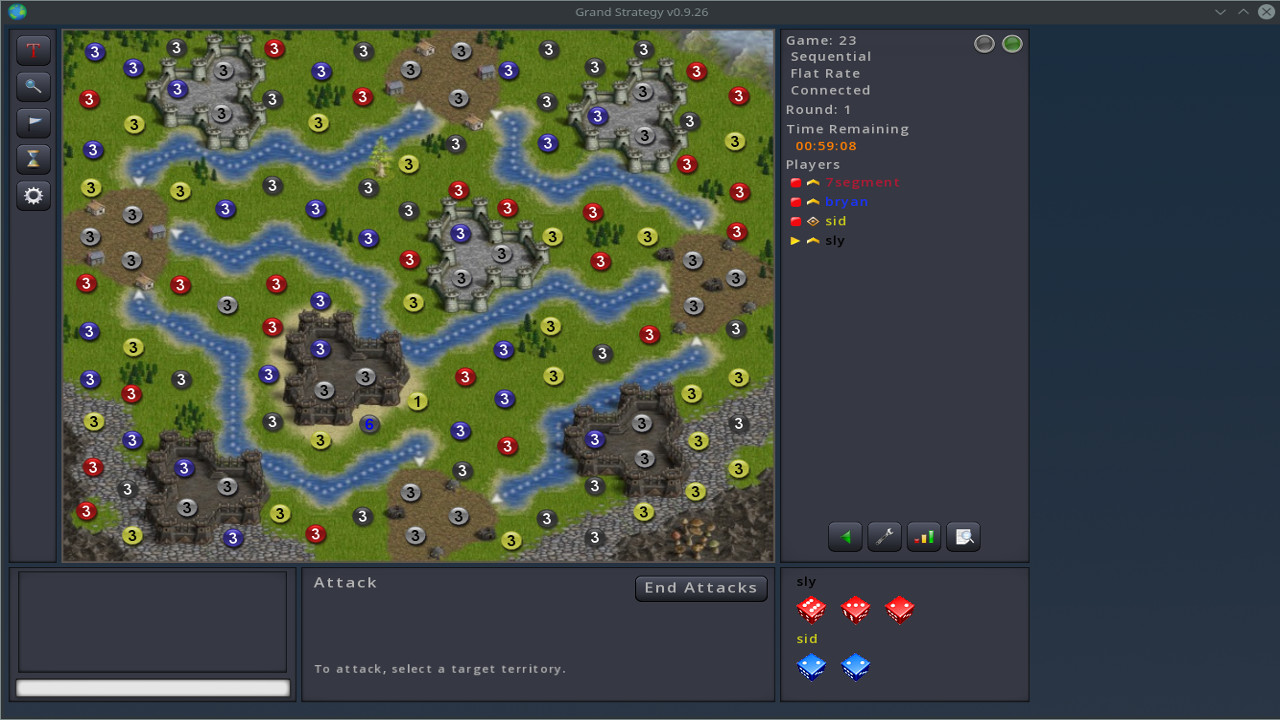The image size is (1280, 720).
Task: Open the settings gear in the sidebar
Action: 33,196
